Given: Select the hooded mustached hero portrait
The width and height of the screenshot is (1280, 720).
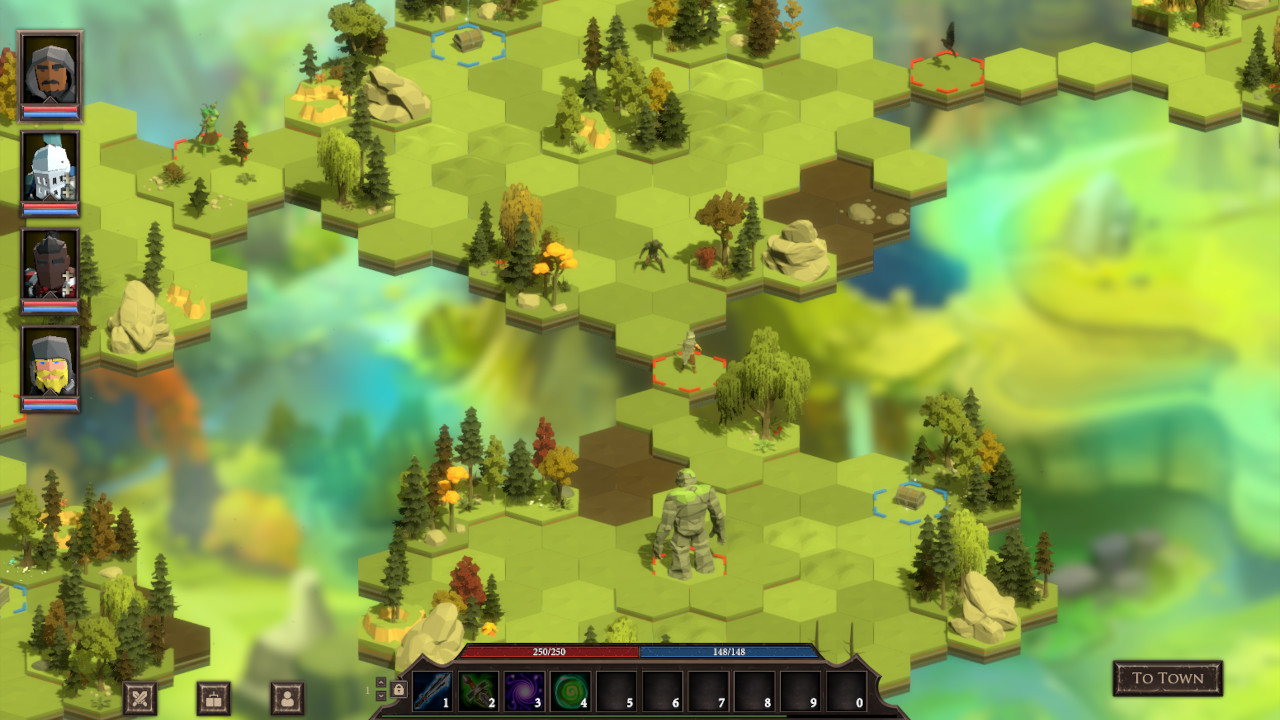Looking at the screenshot, I should pos(49,70).
